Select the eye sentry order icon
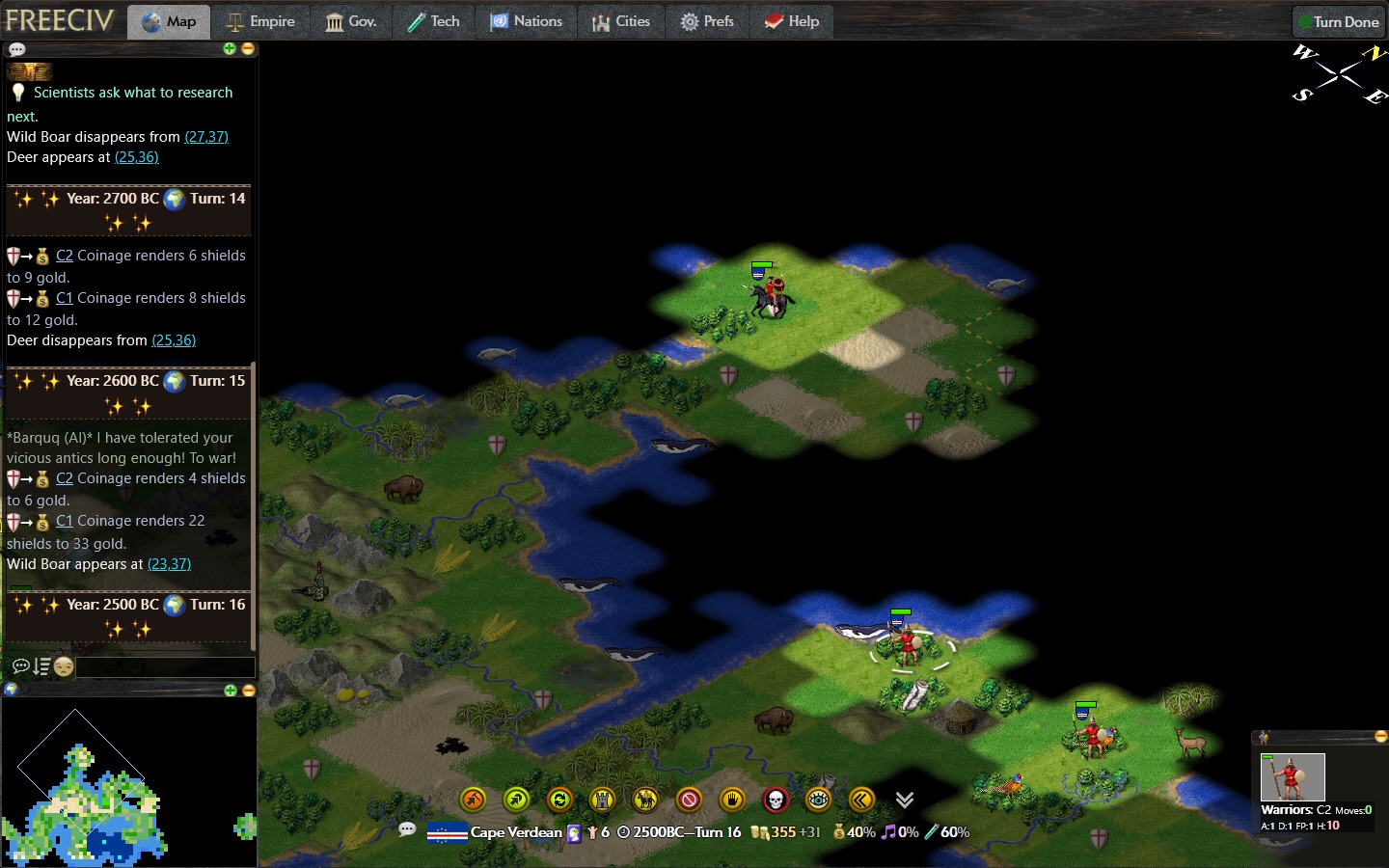This screenshot has height=868, width=1389. [x=818, y=800]
